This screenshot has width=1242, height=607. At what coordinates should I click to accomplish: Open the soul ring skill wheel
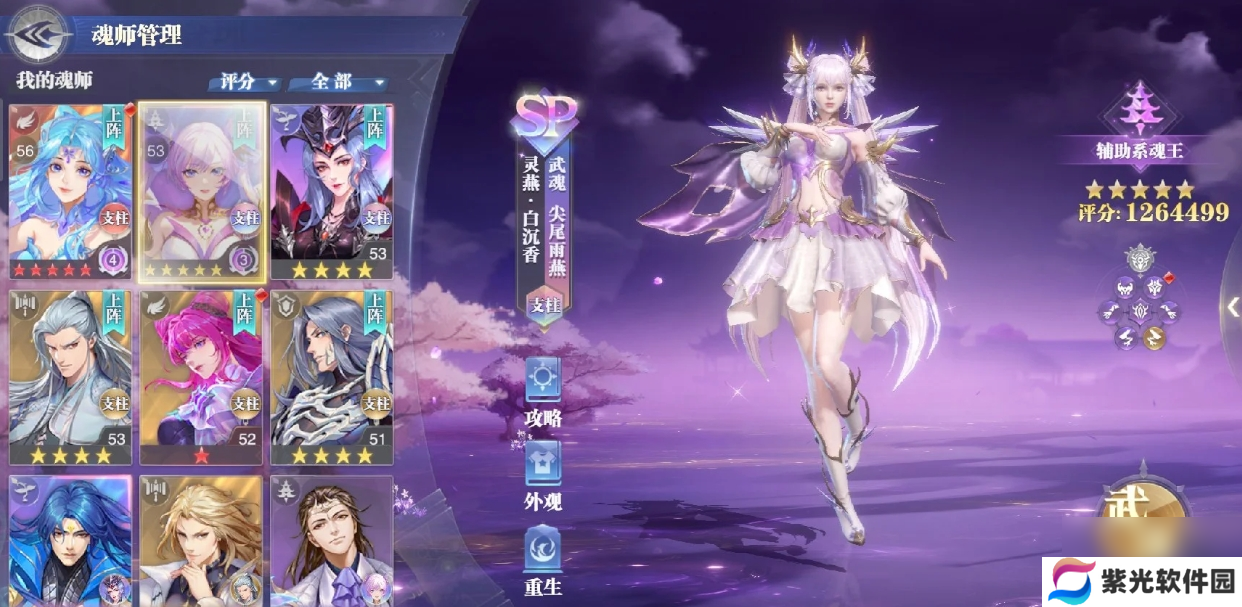pyautogui.click(x=1140, y=299)
